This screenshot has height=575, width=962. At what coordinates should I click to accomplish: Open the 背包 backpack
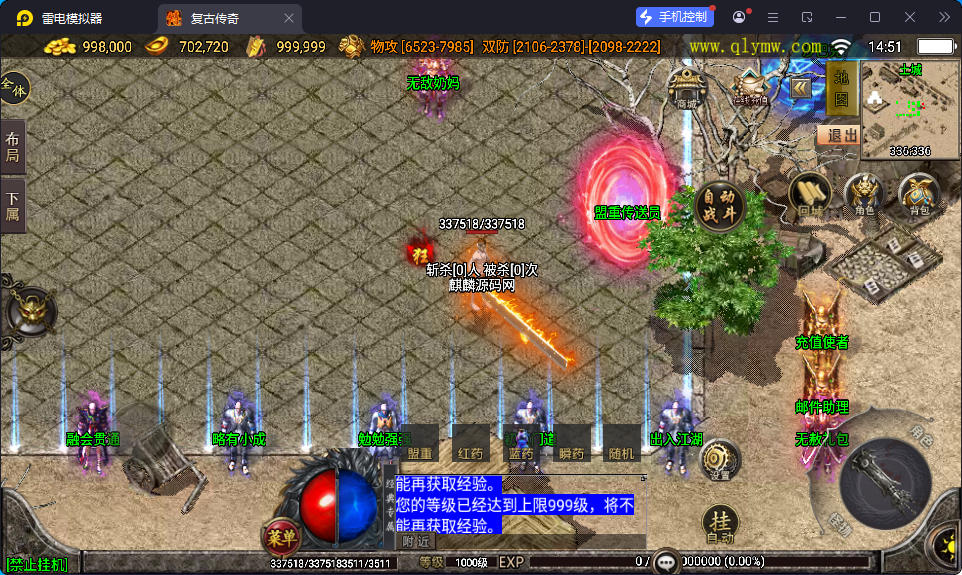(918, 194)
